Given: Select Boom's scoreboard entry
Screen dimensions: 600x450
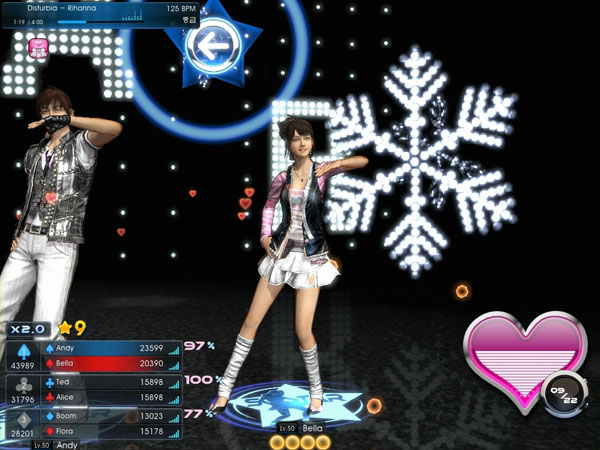Looking at the screenshot, I should [x=112, y=416].
